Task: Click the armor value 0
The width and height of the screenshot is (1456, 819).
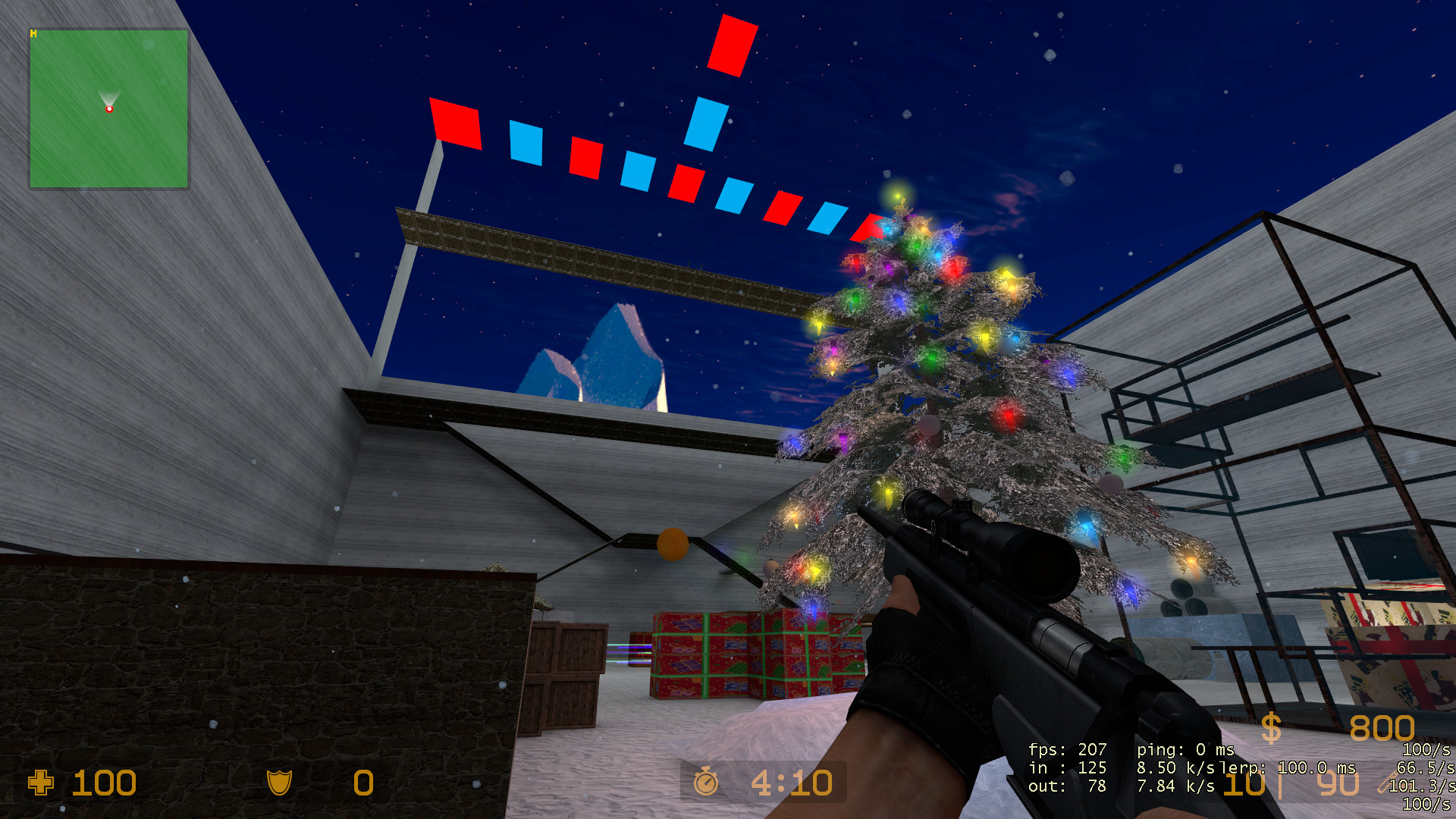Action: click(362, 784)
